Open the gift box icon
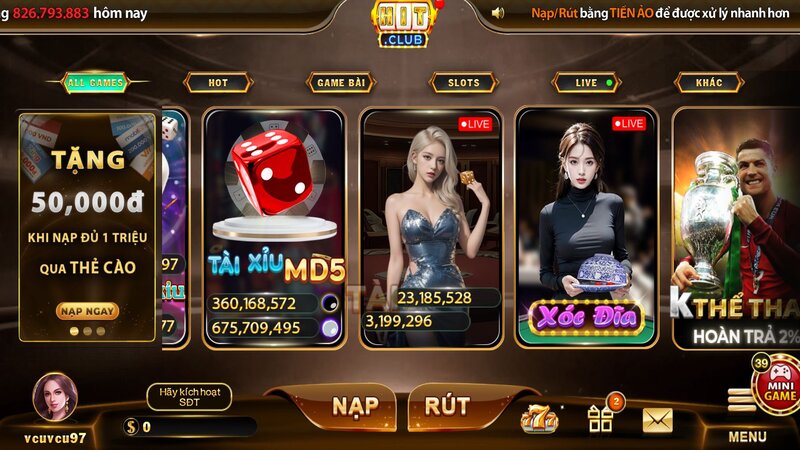This screenshot has width=800, height=450. tap(601, 419)
